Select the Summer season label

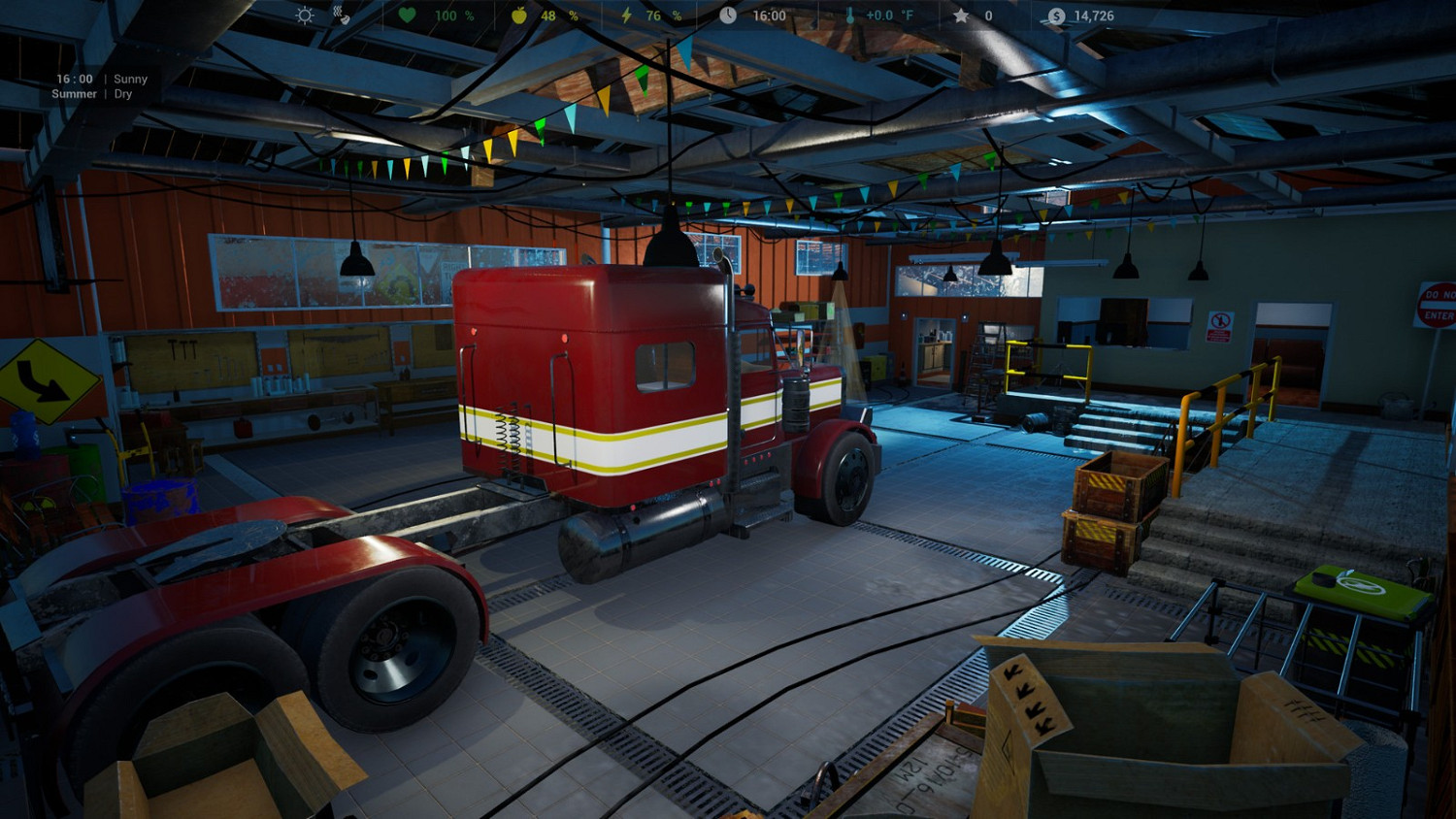point(73,94)
